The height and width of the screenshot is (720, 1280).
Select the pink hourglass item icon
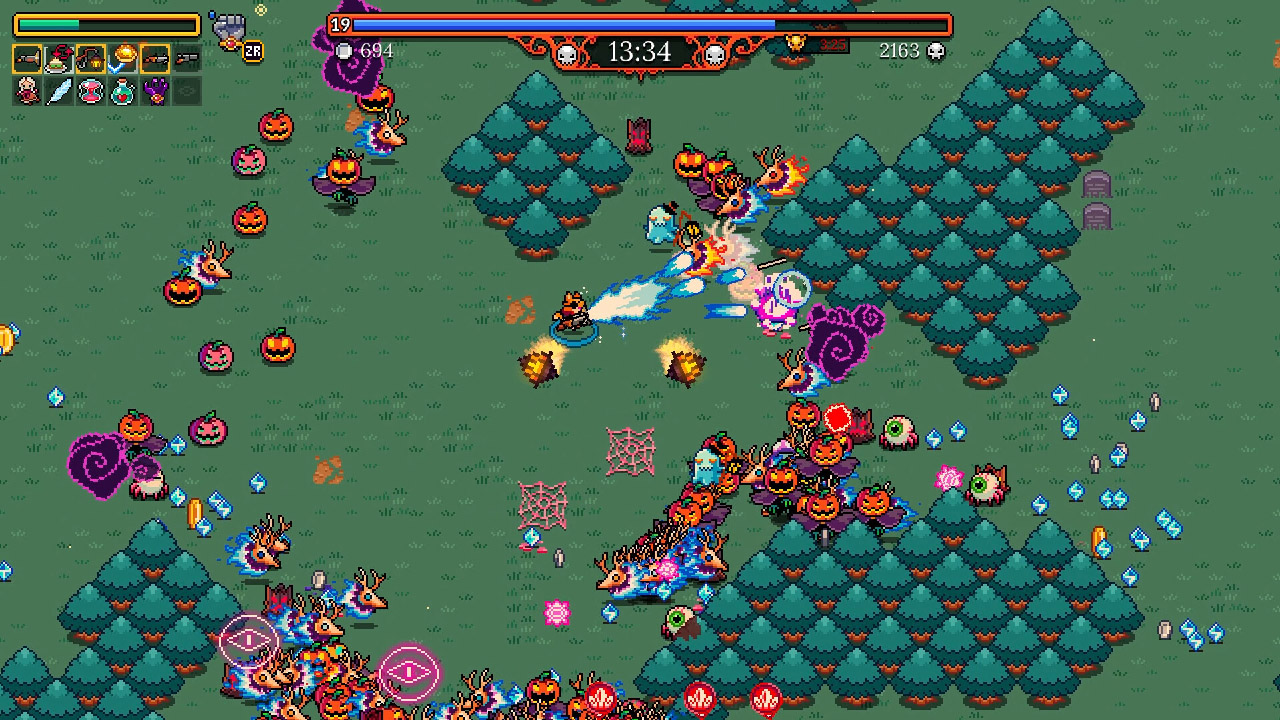(x=91, y=91)
